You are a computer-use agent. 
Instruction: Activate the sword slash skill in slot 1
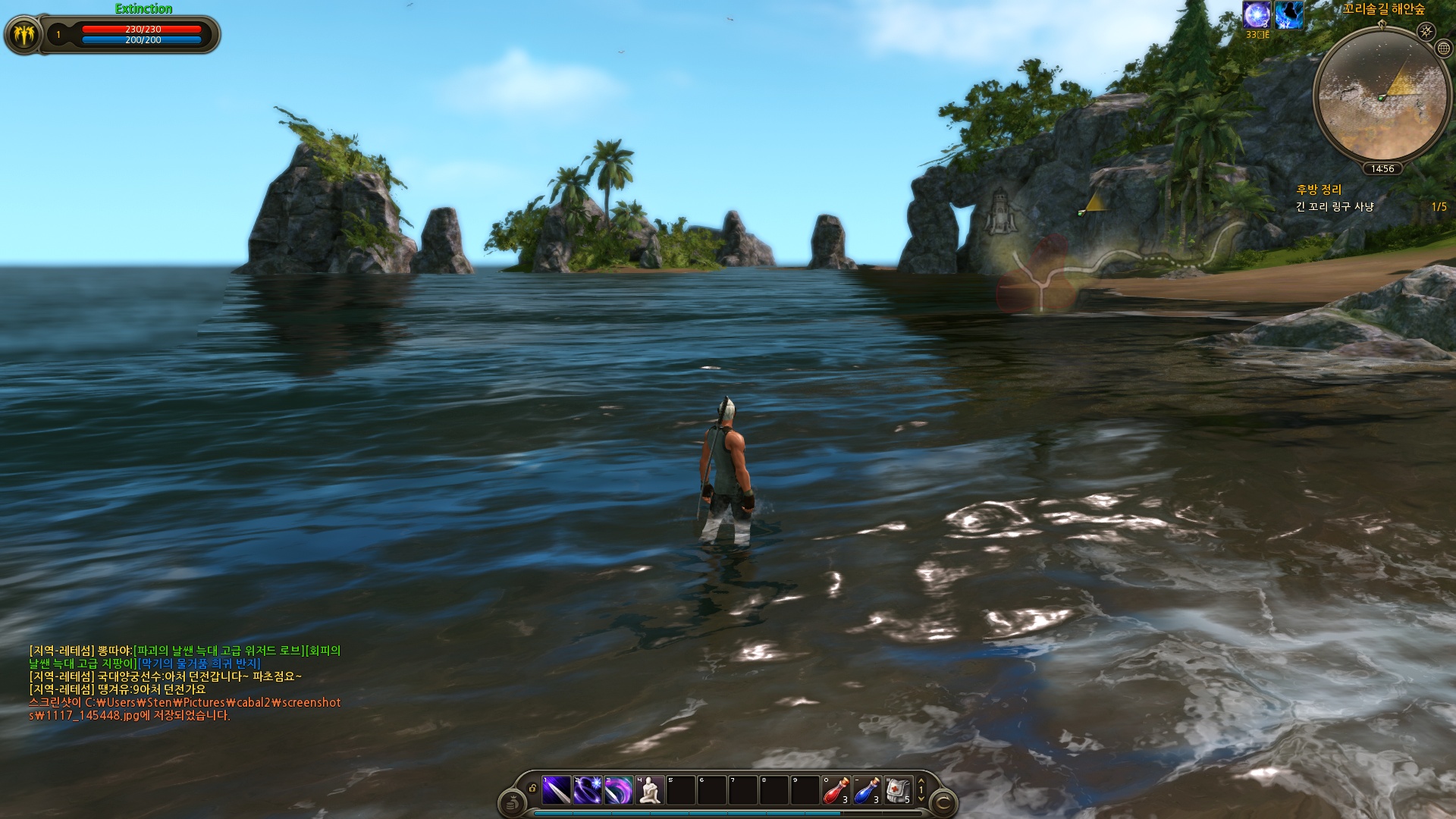pyautogui.click(x=557, y=791)
